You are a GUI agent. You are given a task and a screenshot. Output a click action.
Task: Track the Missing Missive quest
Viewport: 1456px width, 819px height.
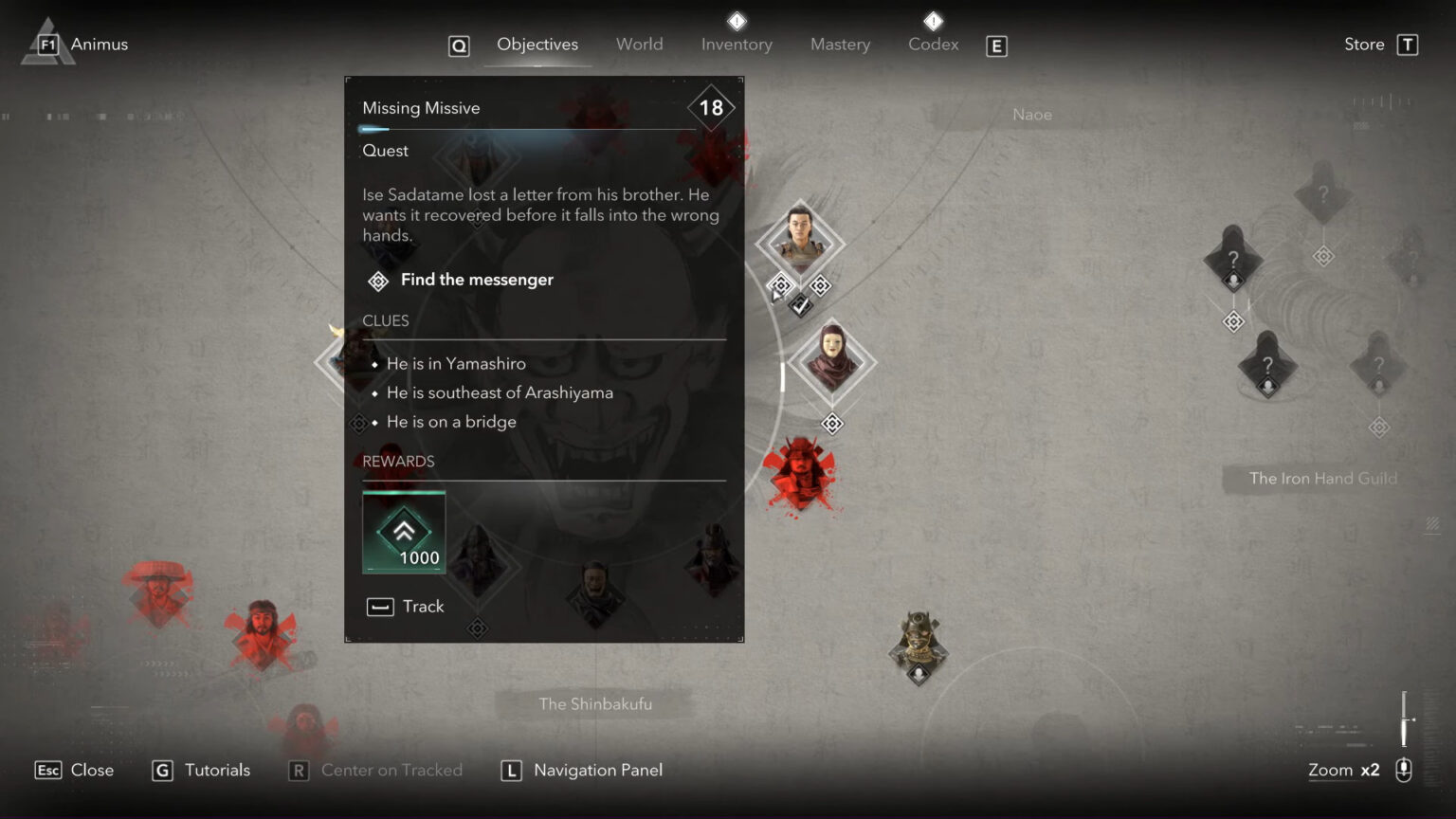[405, 606]
